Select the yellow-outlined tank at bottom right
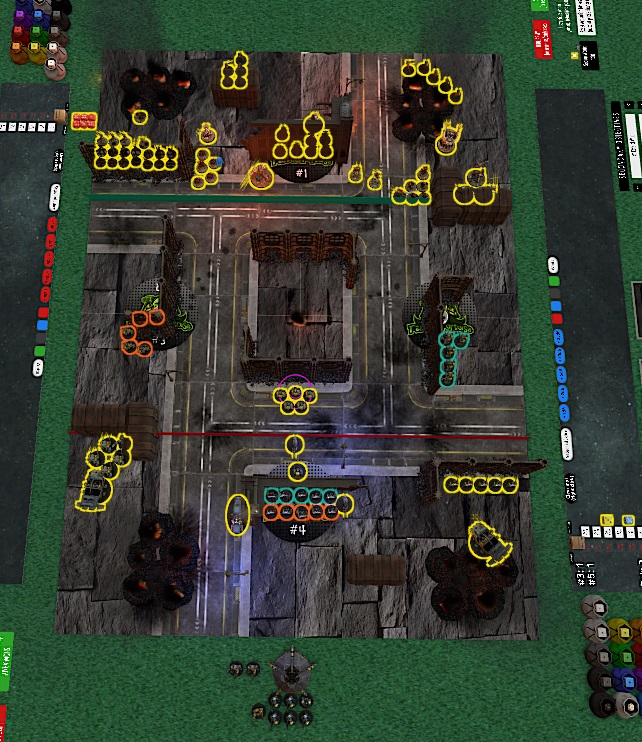This screenshot has width=642, height=742. [x=488, y=540]
